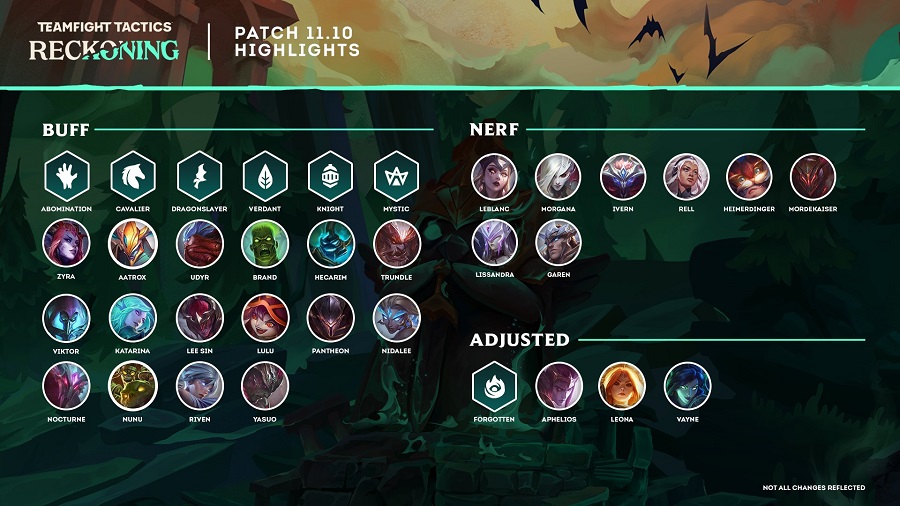900x506 pixels.
Task: Open the Nidalee champion portrait
Action: 397,318
